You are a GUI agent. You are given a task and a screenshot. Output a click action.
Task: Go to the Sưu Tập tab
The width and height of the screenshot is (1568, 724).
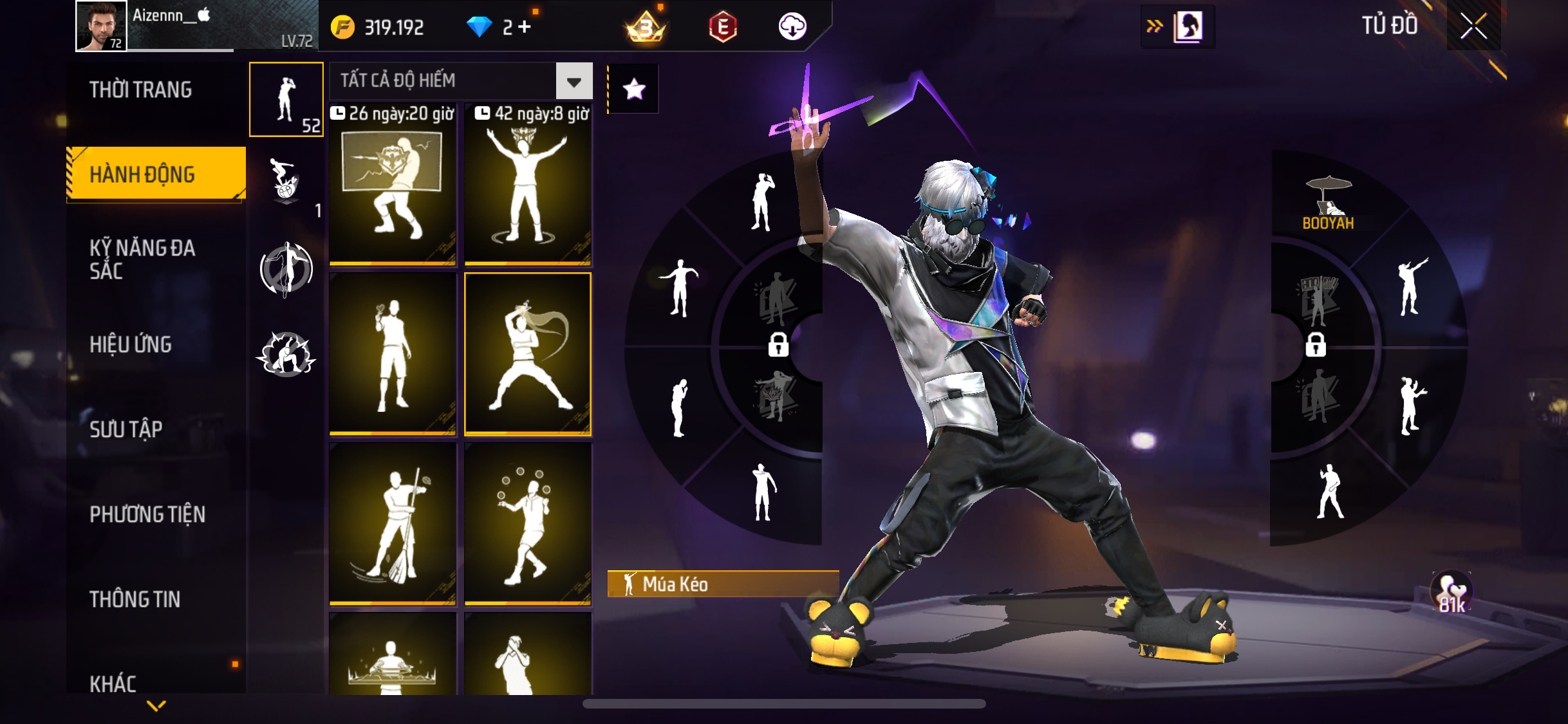point(126,429)
